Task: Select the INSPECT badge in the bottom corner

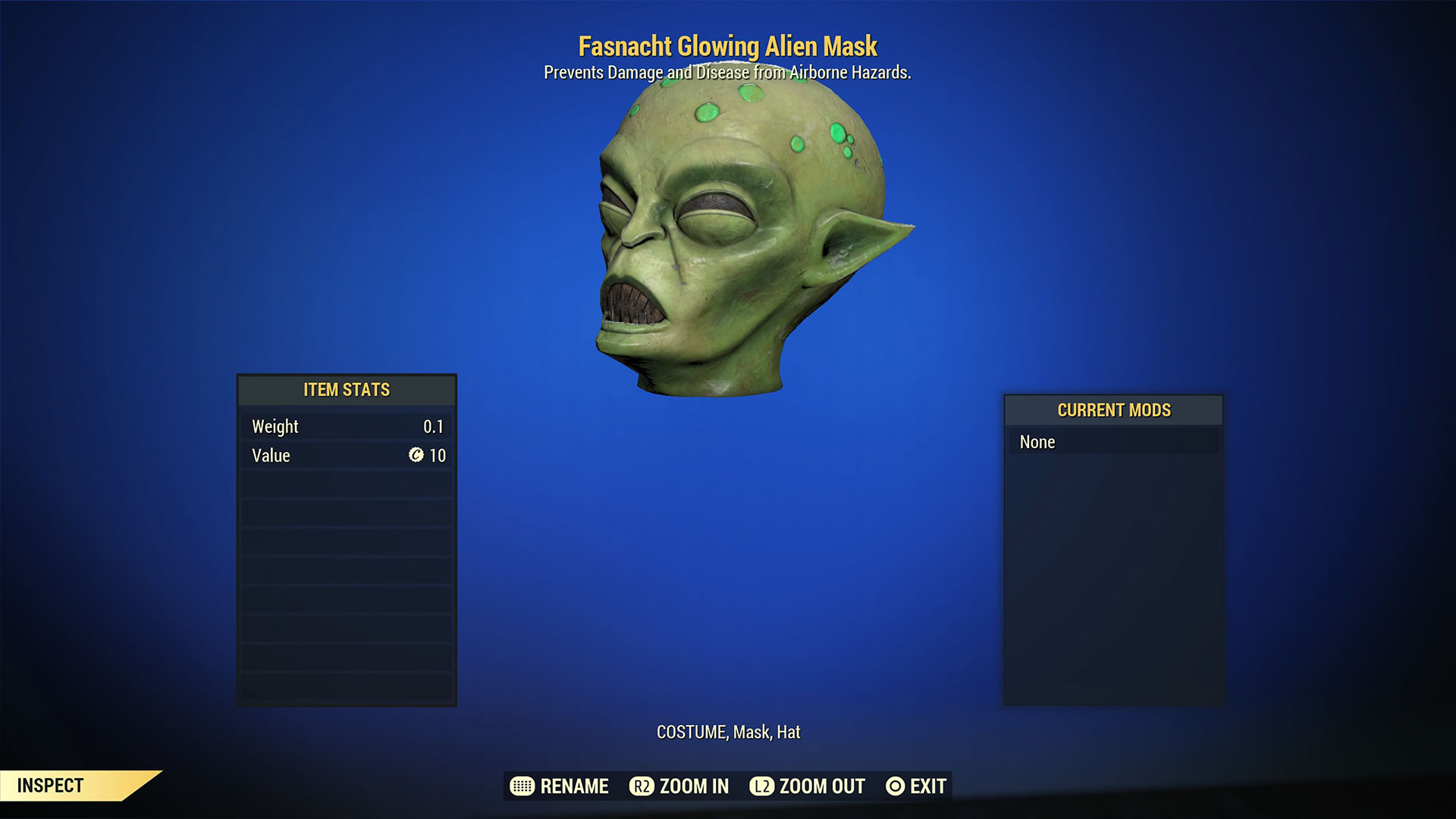Action: click(x=52, y=786)
